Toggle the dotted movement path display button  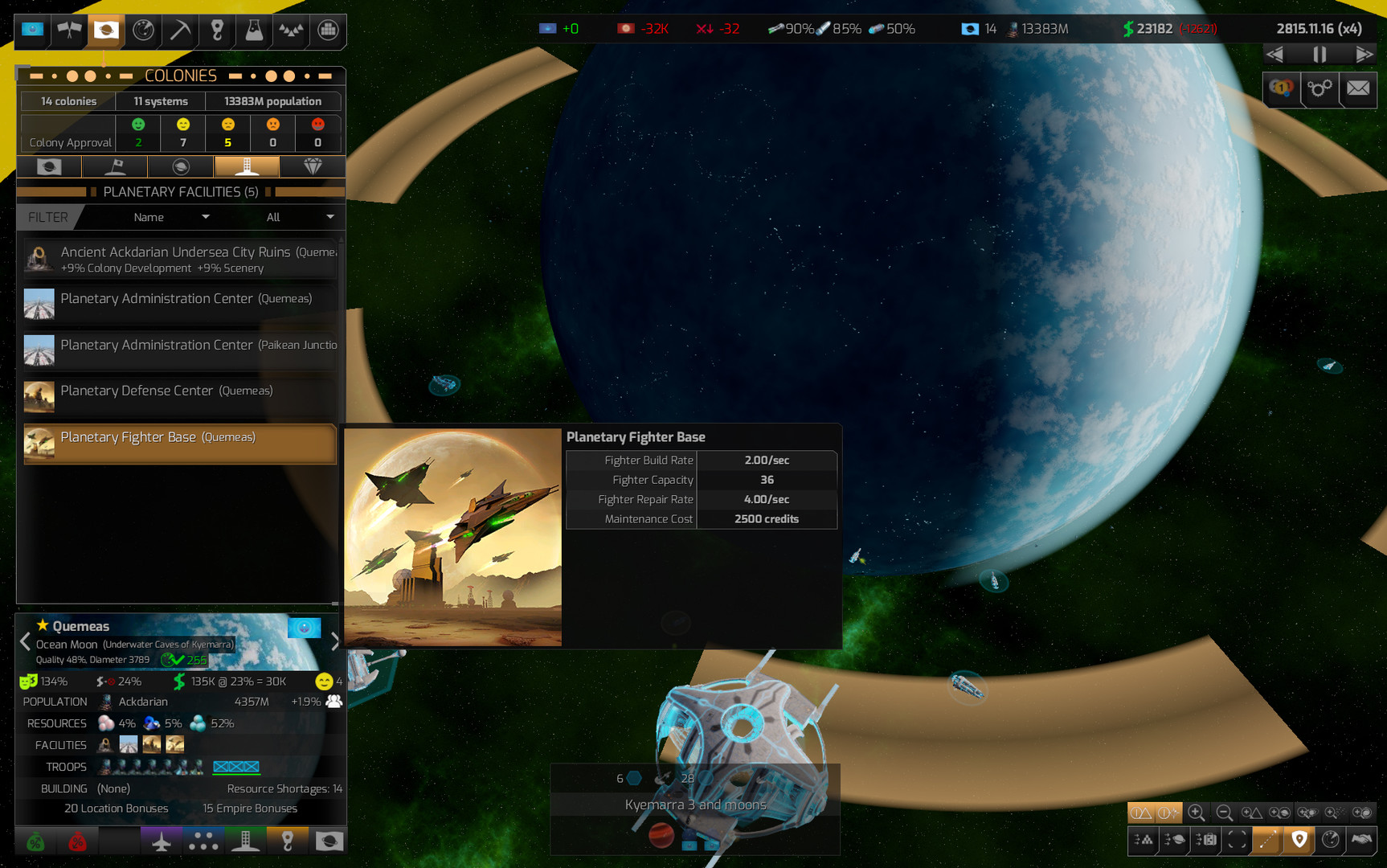click(x=1267, y=841)
